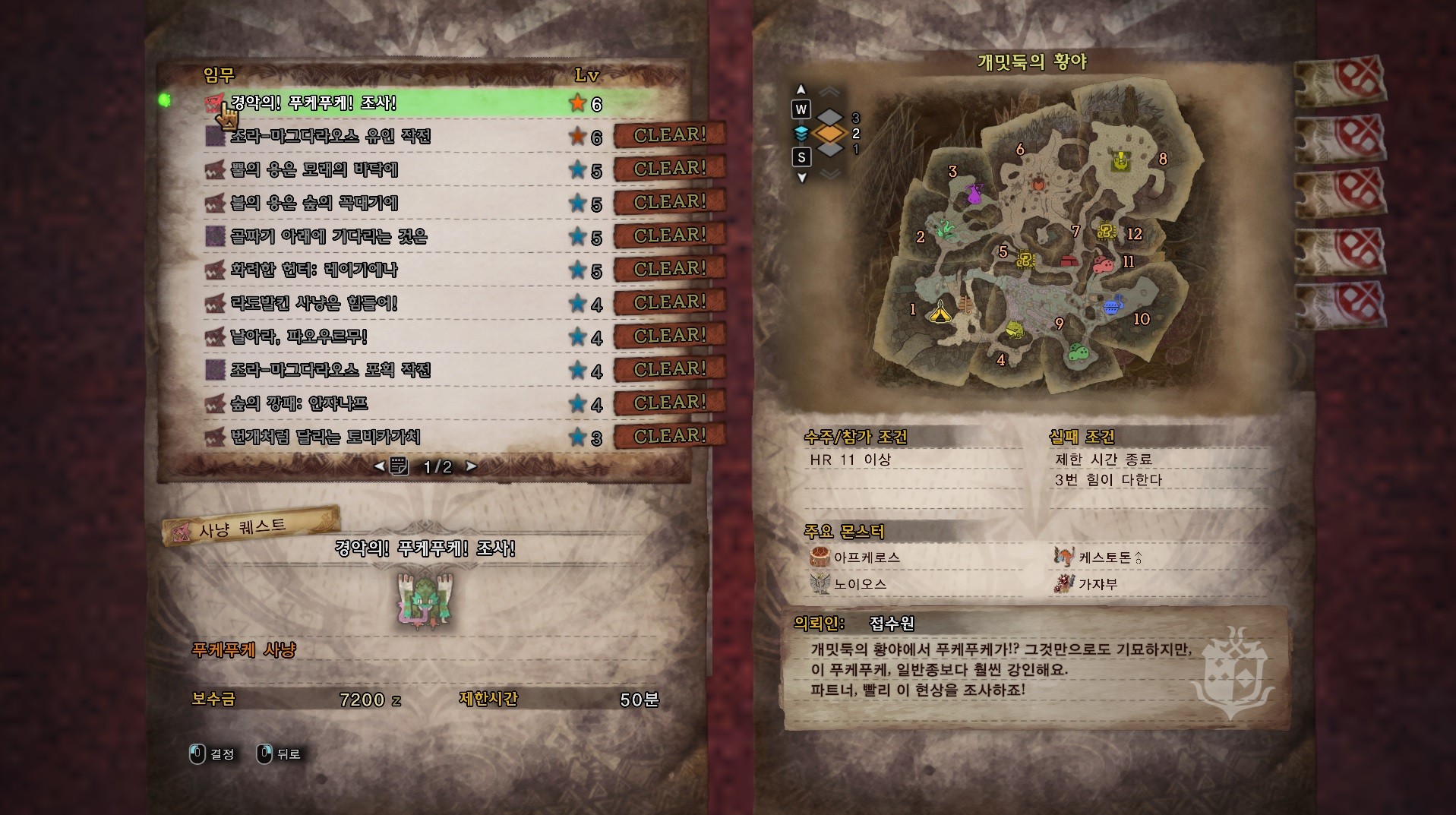Choose 번개처럼 달리는 토비카가치 quest
The image size is (1456, 815).
pos(325,437)
